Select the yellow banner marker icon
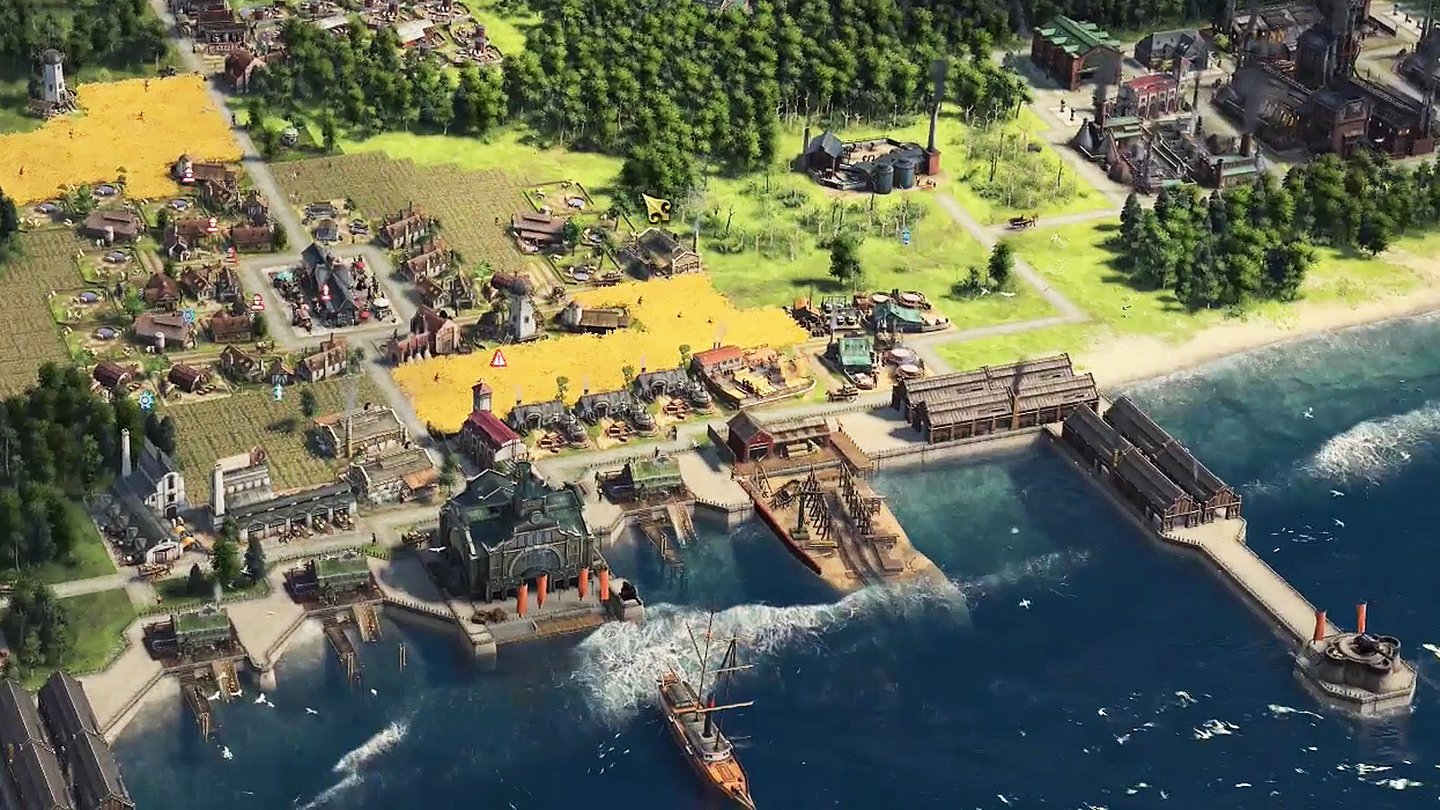This screenshot has width=1440, height=810. [x=656, y=208]
